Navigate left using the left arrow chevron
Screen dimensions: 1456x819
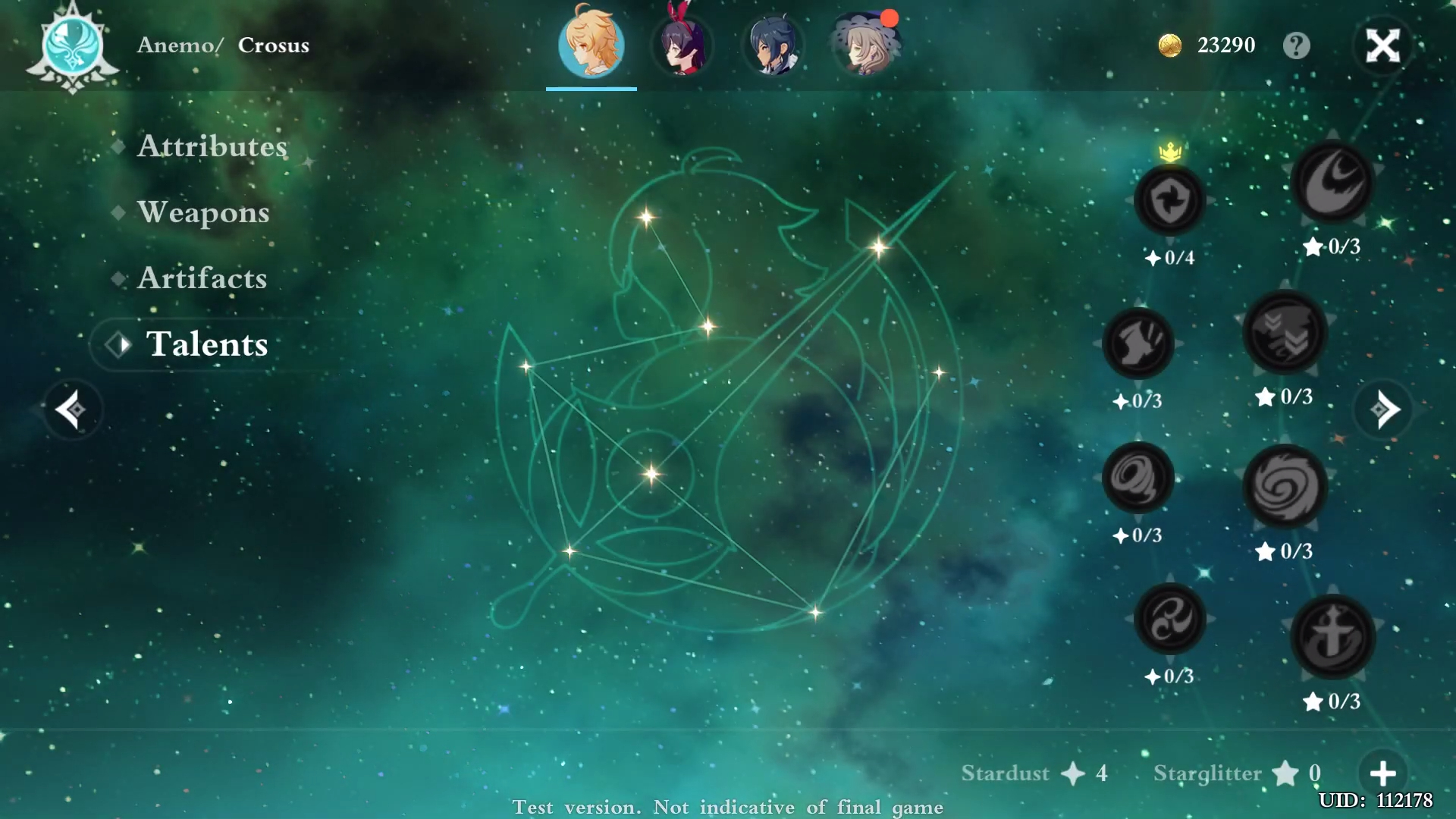pyautogui.click(x=72, y=409)
